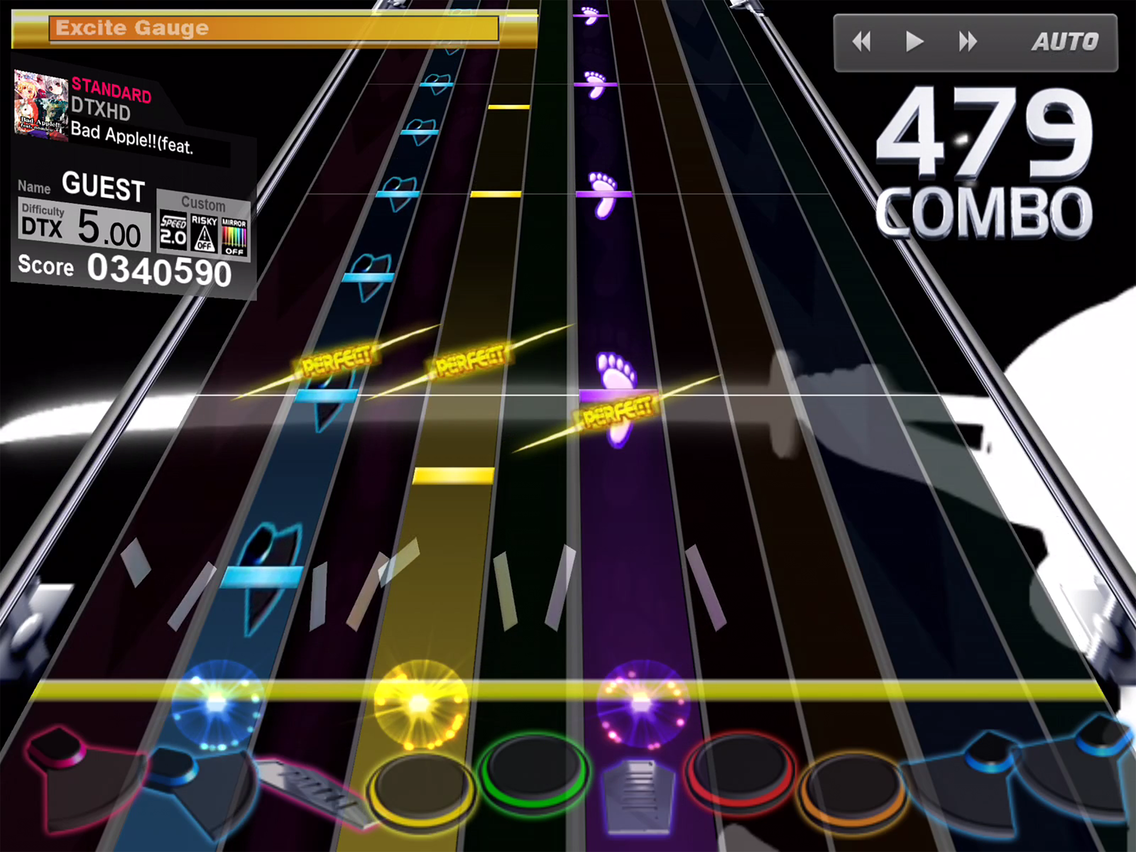Tap the yellow drum pad

[420, 787]
